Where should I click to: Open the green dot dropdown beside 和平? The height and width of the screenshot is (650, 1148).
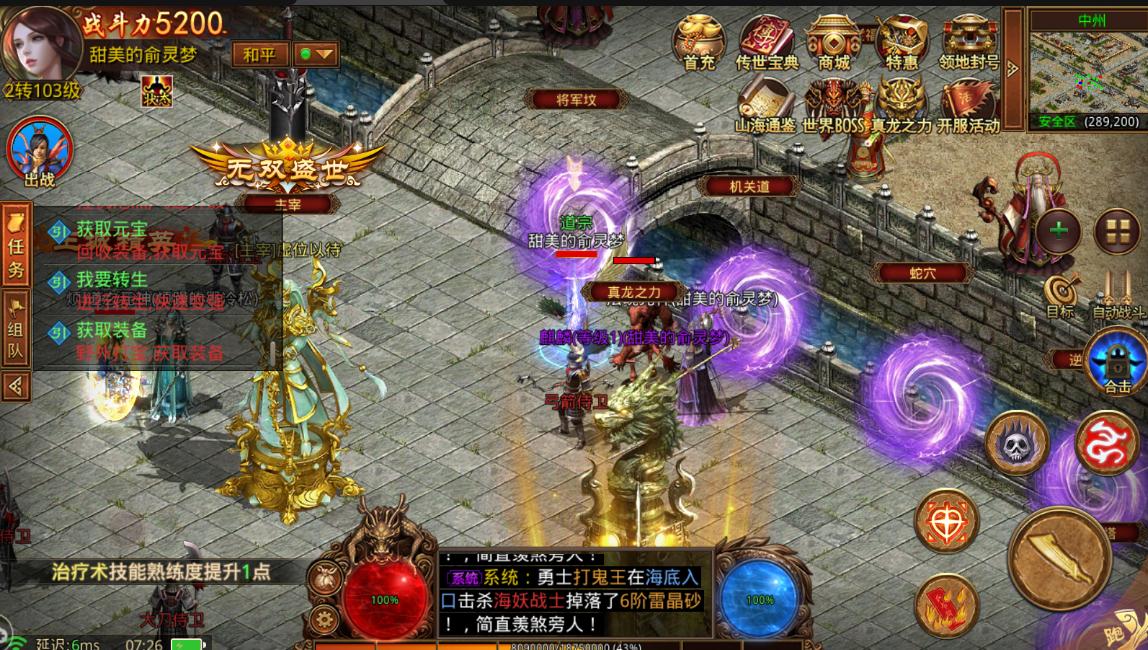click(x=315, y=54)
